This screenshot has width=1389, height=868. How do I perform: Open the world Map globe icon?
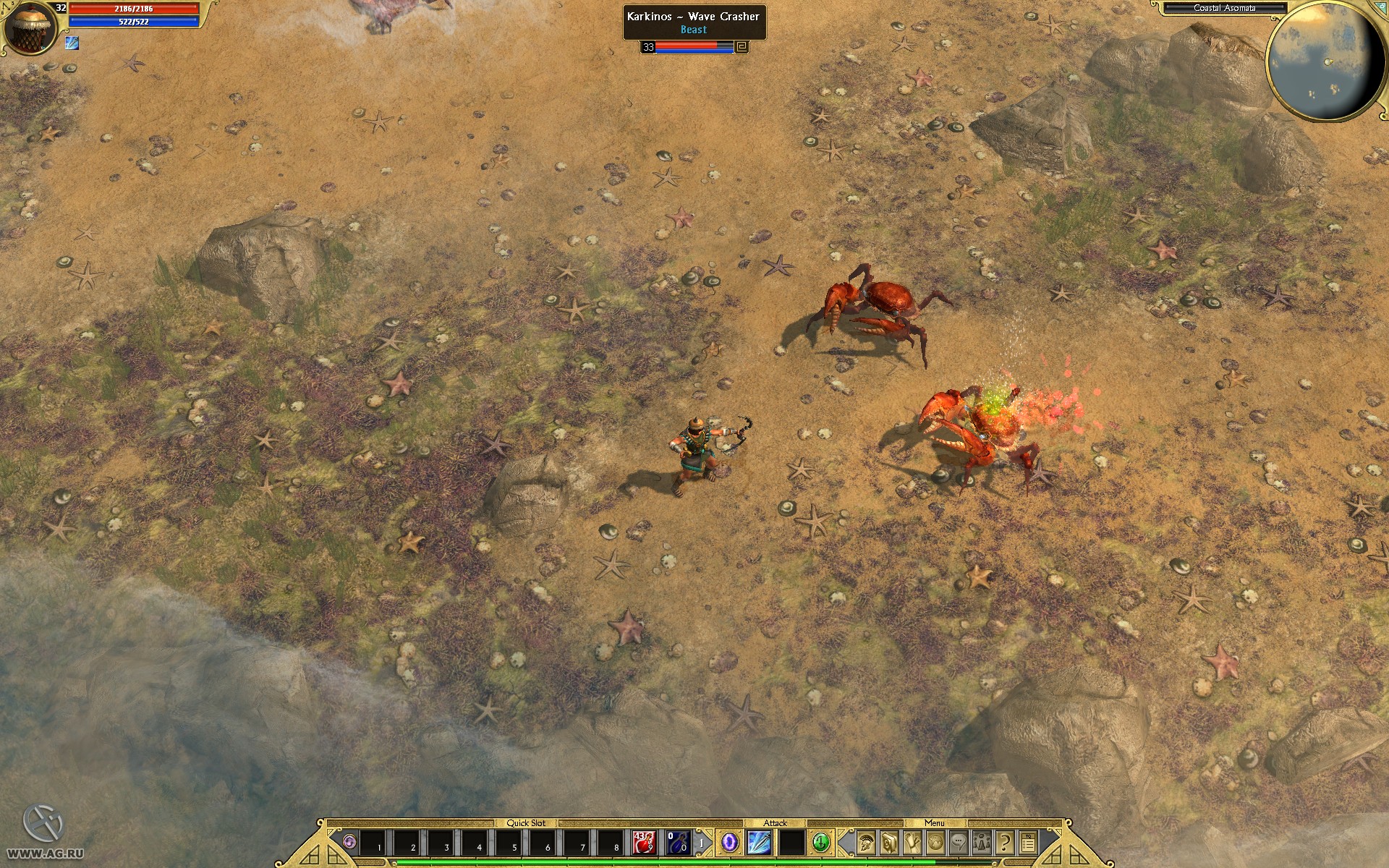pyautogui.click(x=935, y=843)
